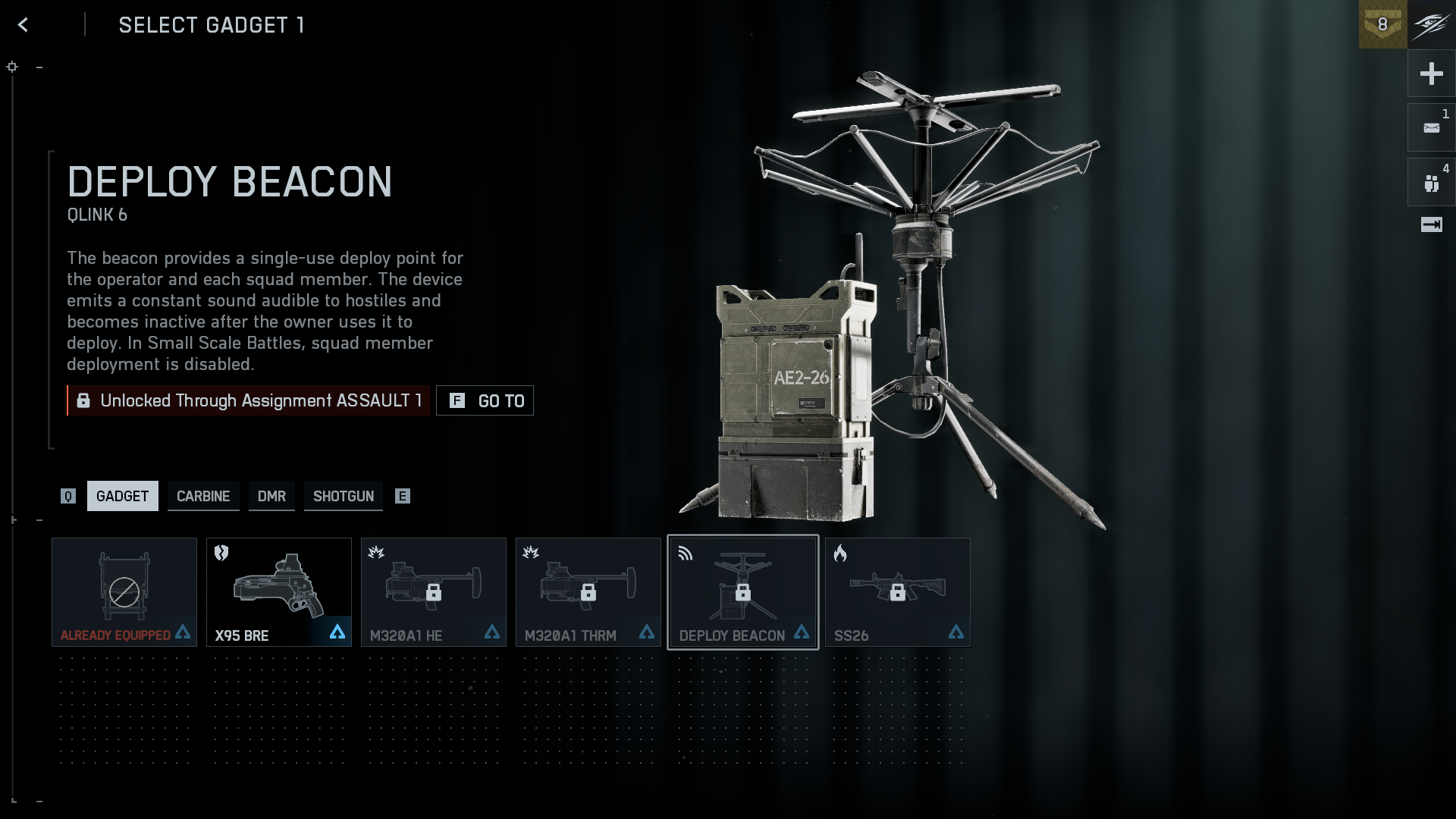
Task: Select the DMR category tab
Action: click(271, 496)
